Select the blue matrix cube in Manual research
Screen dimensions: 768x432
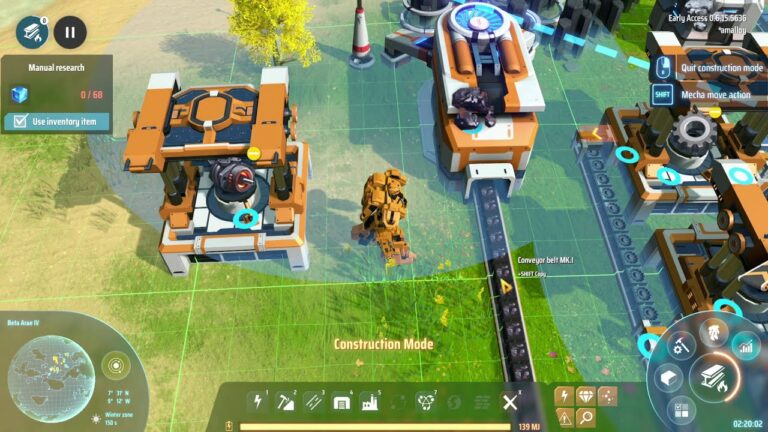point(18,95)
